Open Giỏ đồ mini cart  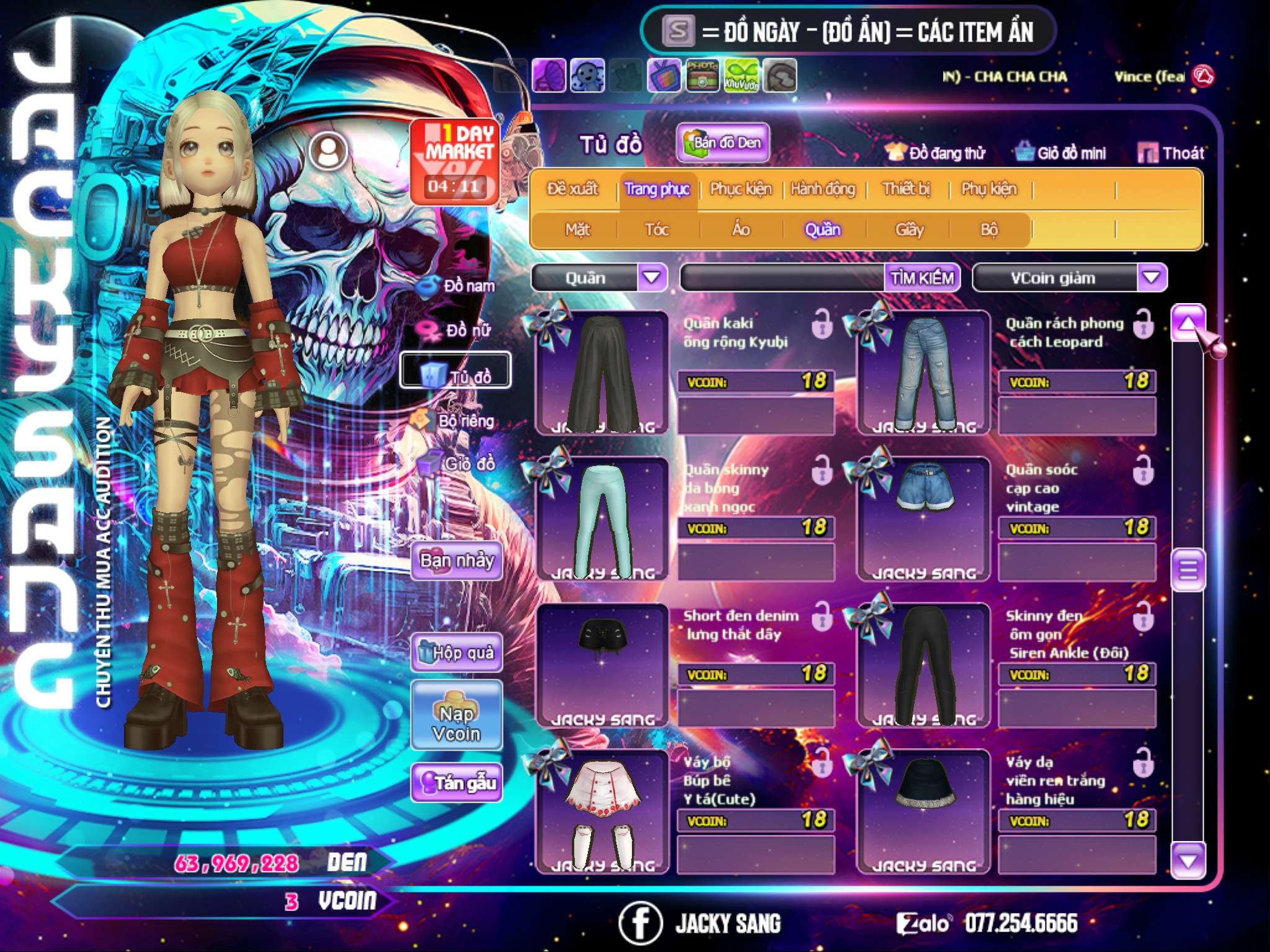click(1061, 152)
